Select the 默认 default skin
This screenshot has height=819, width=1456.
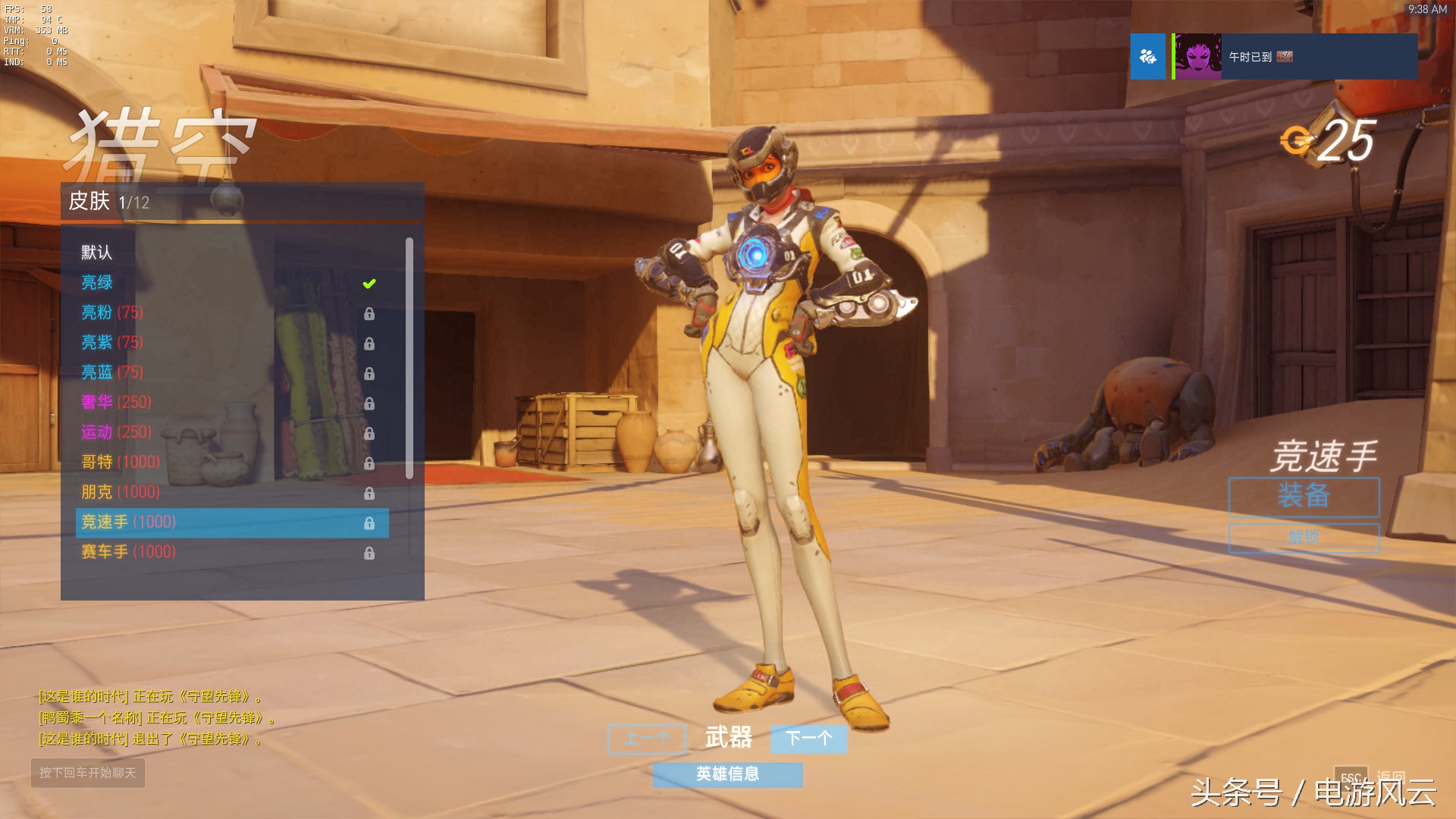coord(97,253)
